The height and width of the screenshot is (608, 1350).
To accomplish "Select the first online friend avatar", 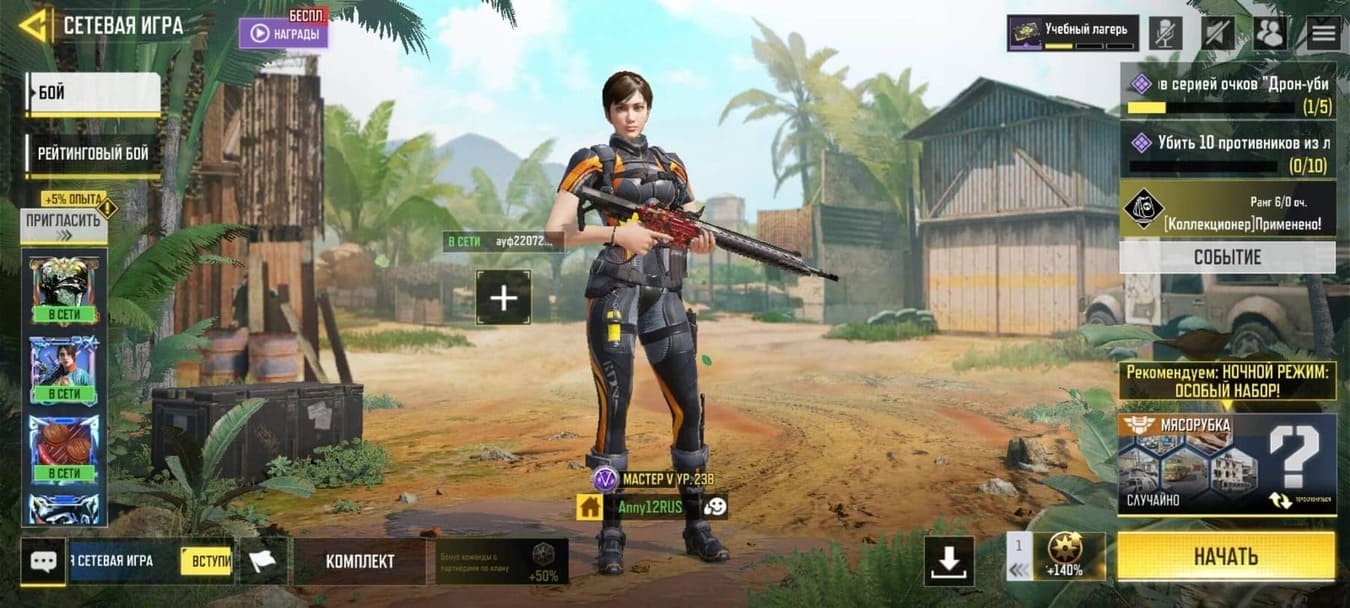I will [65, 289].
